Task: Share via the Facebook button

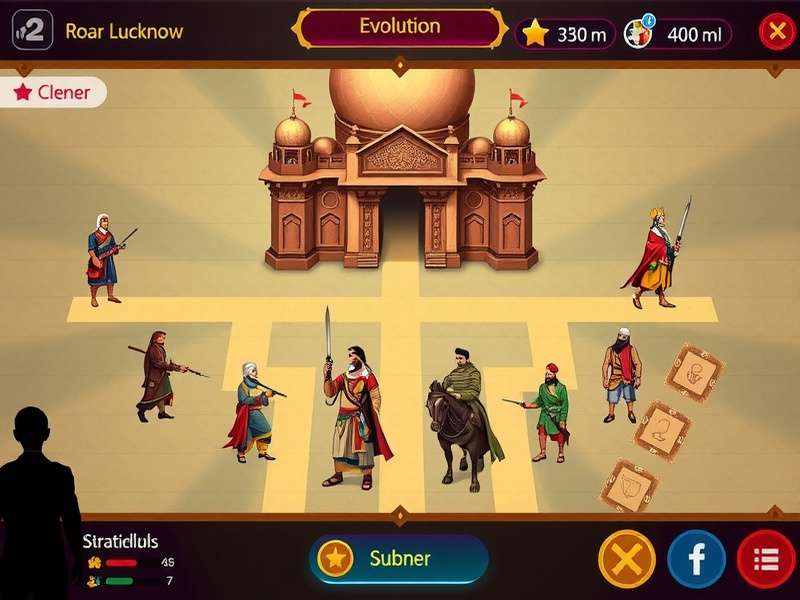Action: 696,558
